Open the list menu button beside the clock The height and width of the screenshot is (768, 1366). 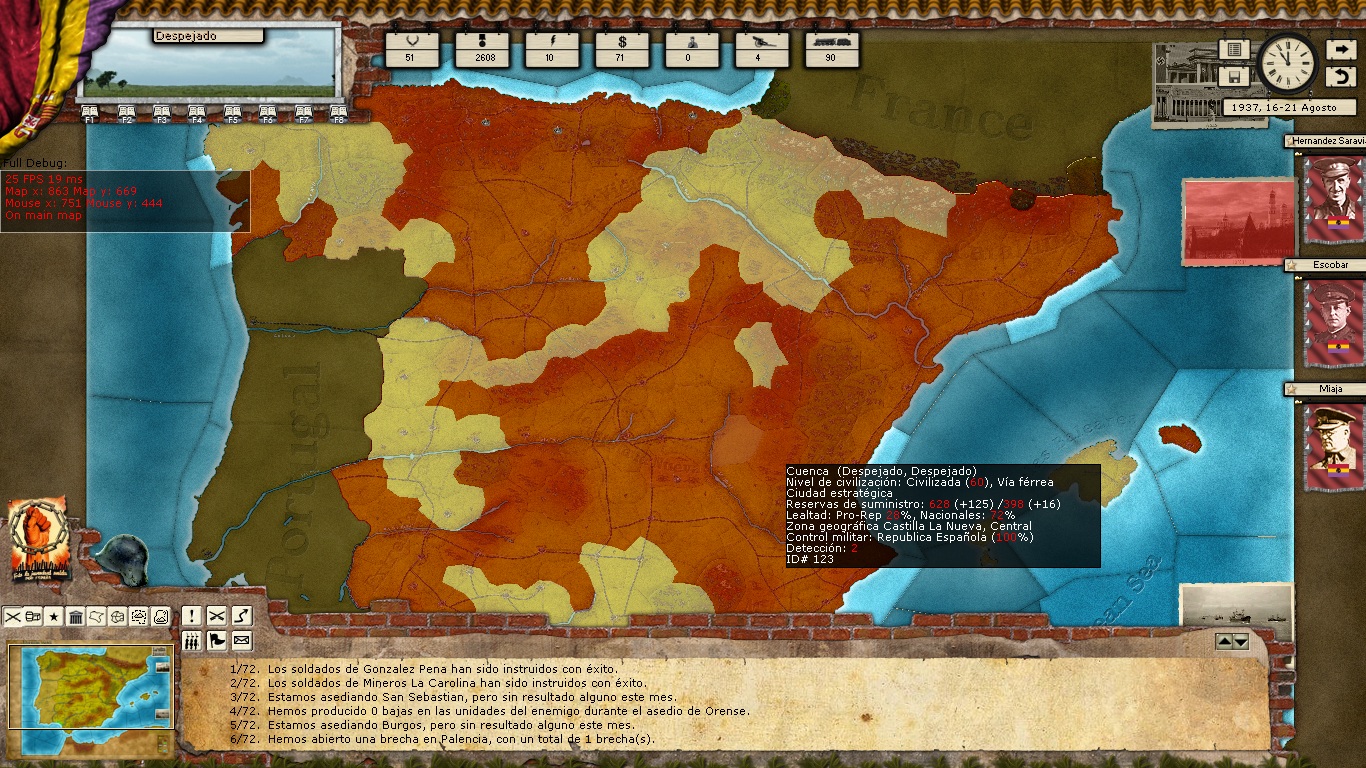click(x=1234, y=49)
